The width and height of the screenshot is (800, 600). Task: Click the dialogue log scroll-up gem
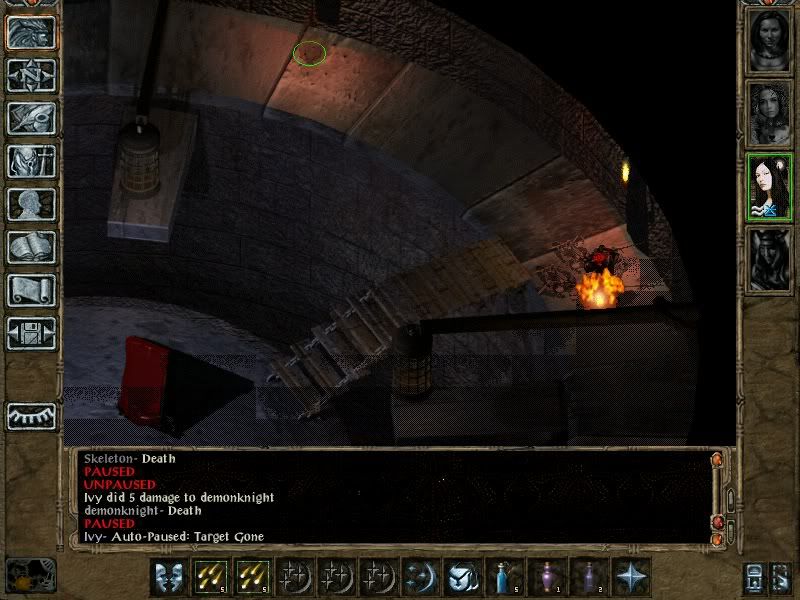point(716,460)
